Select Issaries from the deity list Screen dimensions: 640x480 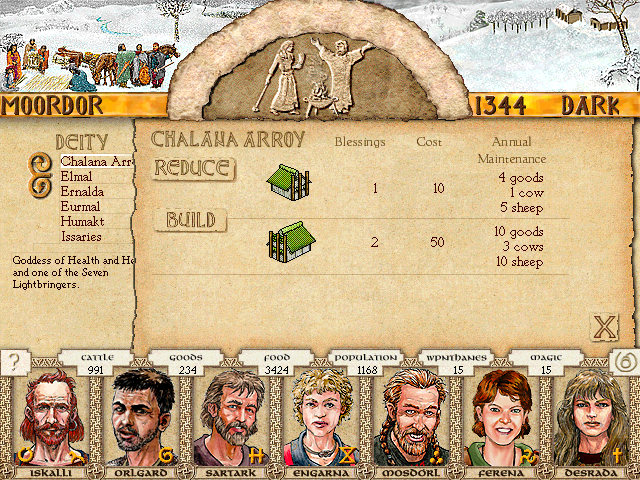(x=84, y=237)
